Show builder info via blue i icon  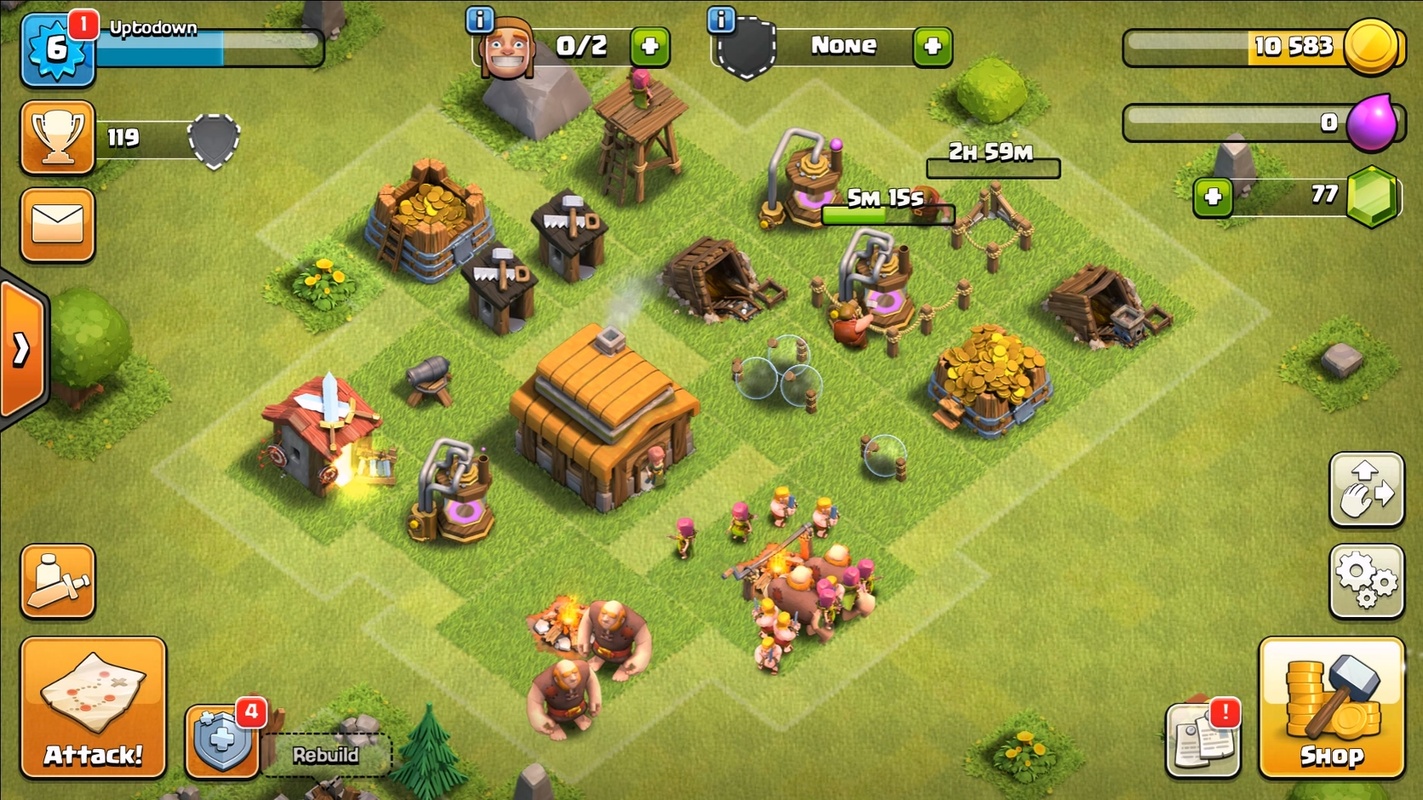coord(480,19)
